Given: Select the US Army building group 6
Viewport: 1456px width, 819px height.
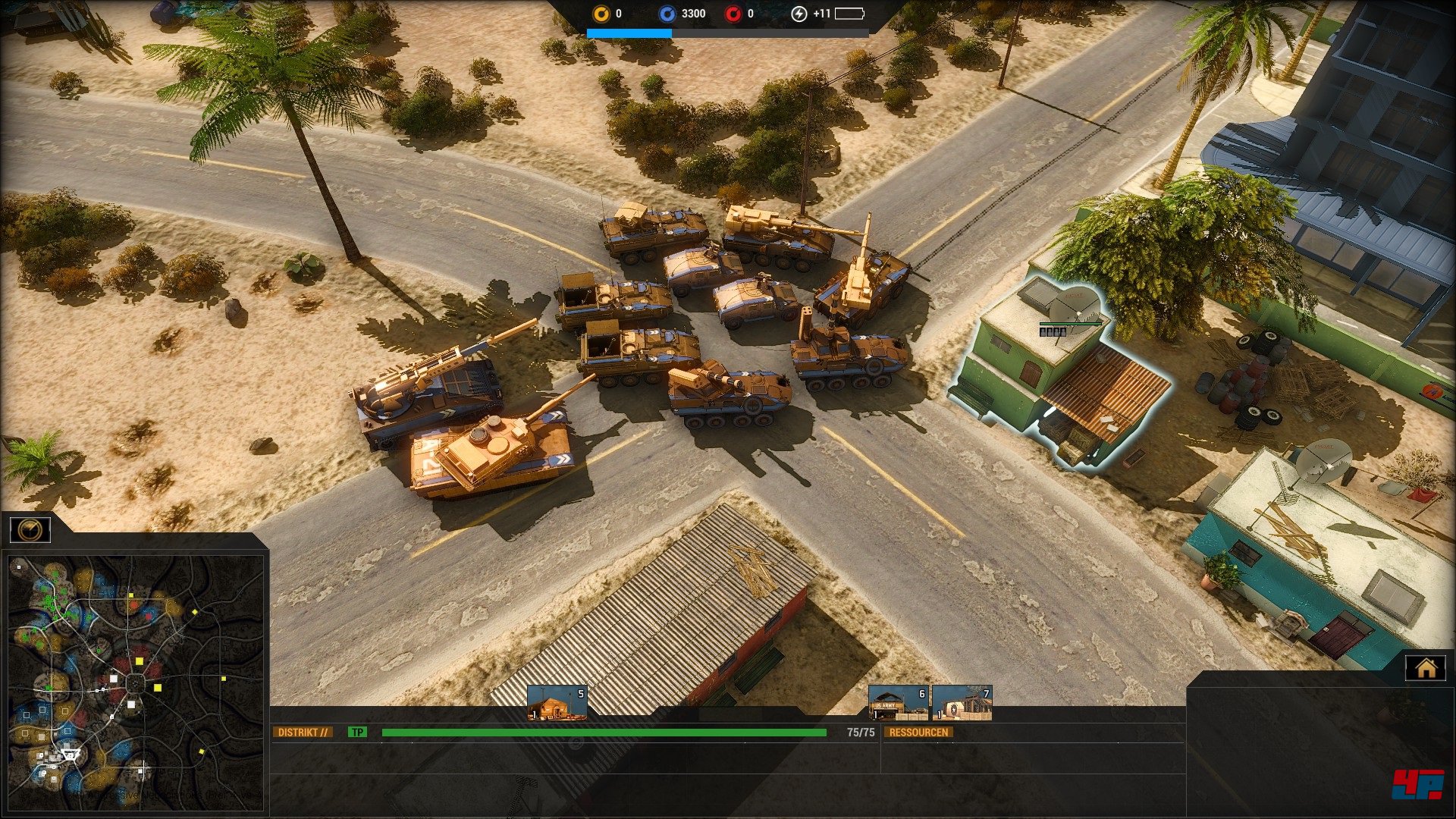Looking at the screenshot, I should [x=898, y=703].
